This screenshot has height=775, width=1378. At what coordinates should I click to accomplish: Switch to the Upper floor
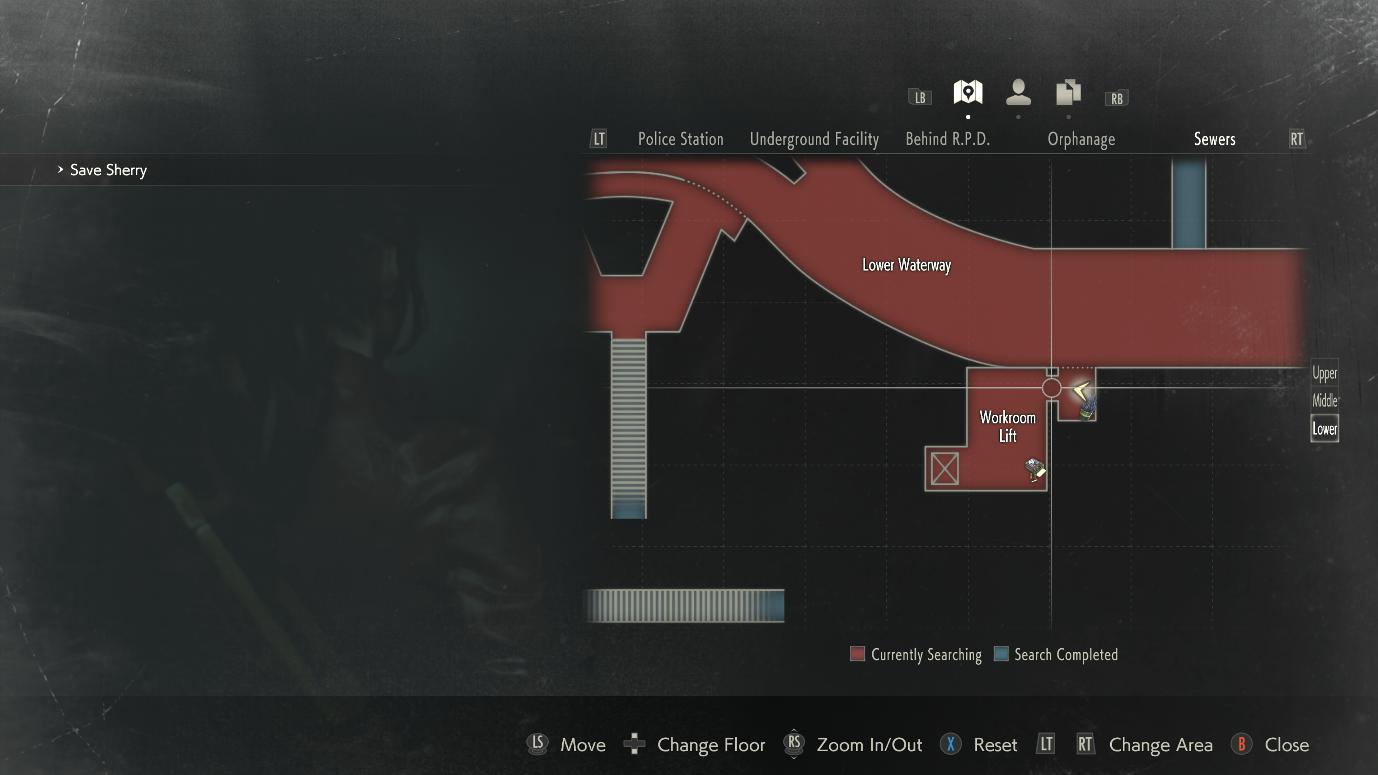1324,373
